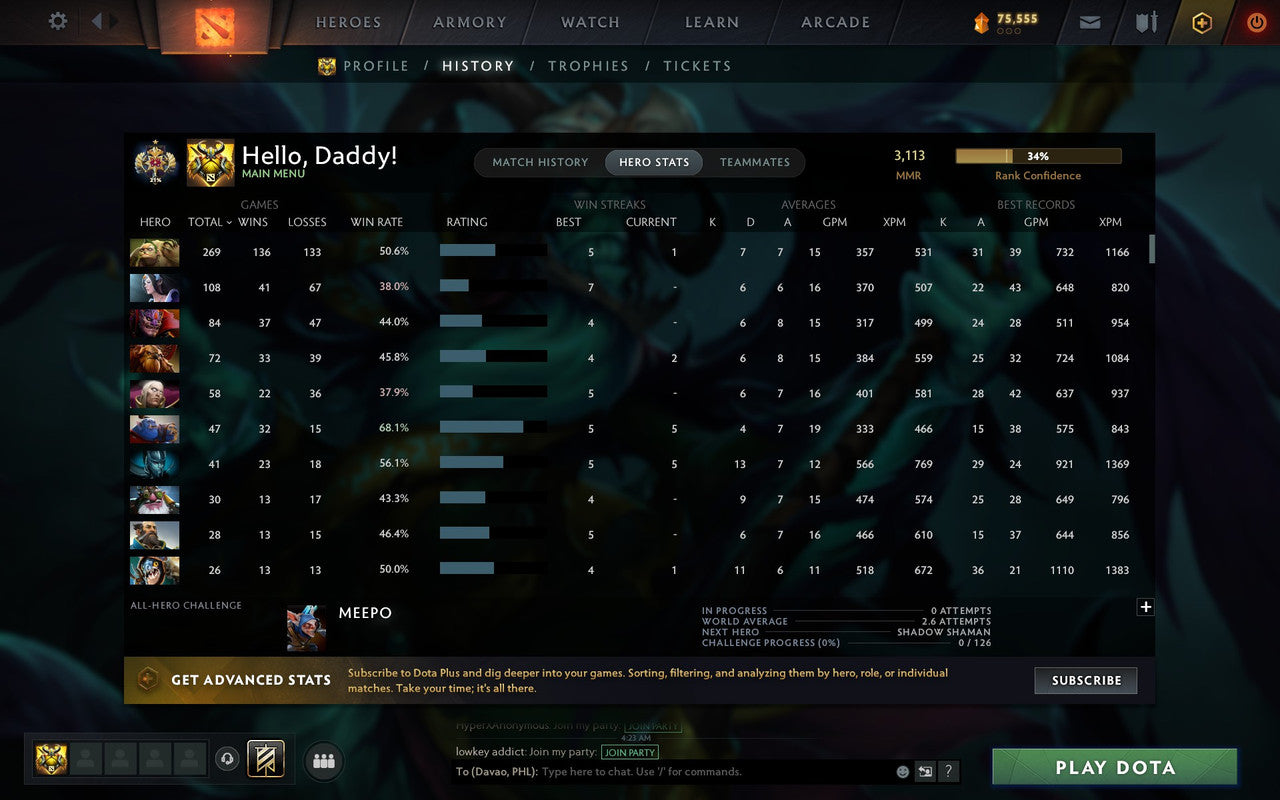
Task: Open the settings gear icon
Action: click(x=57, y=21)
